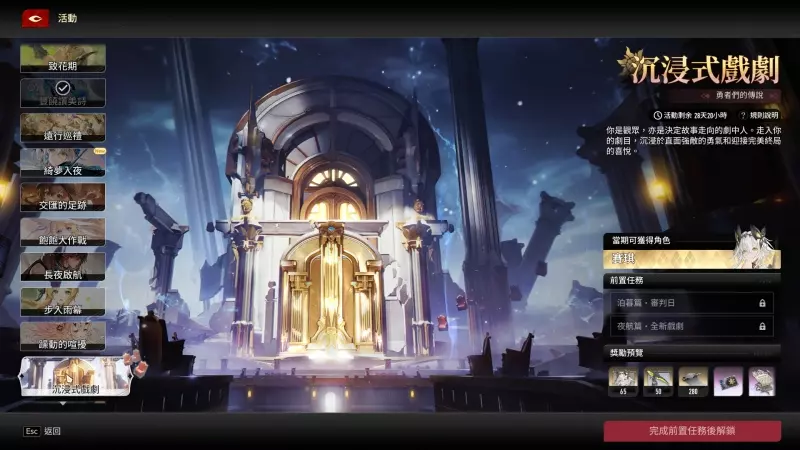Inspect the reward item with quantity 50

tap(658, 381)
